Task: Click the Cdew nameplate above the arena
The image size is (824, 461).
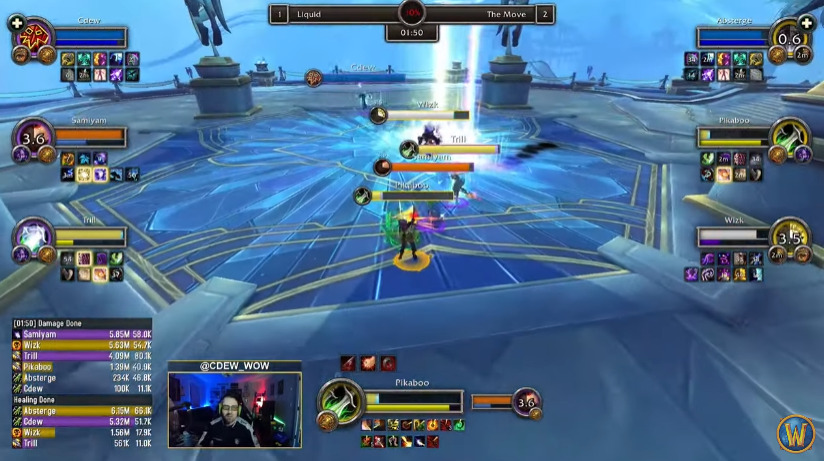Action: [361, 69]
